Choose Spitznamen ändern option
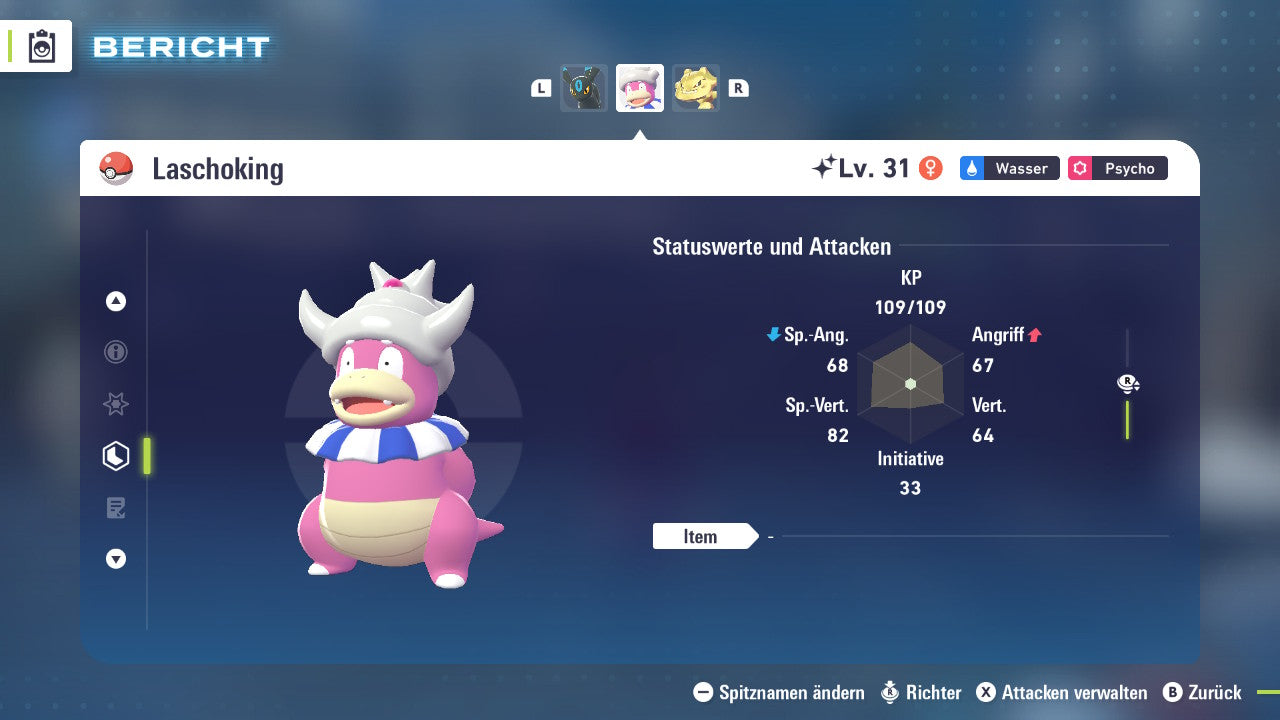 [780, 692]
